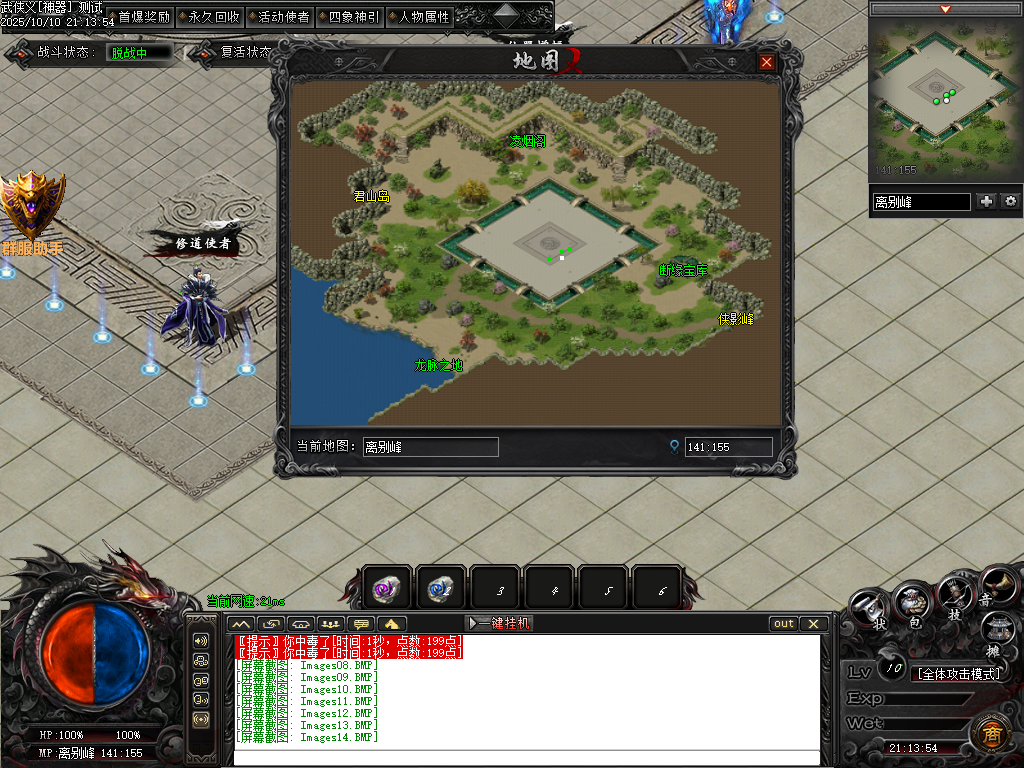Close the 地图 map window
The image size is (1024, 768).
tap(767, 62)
